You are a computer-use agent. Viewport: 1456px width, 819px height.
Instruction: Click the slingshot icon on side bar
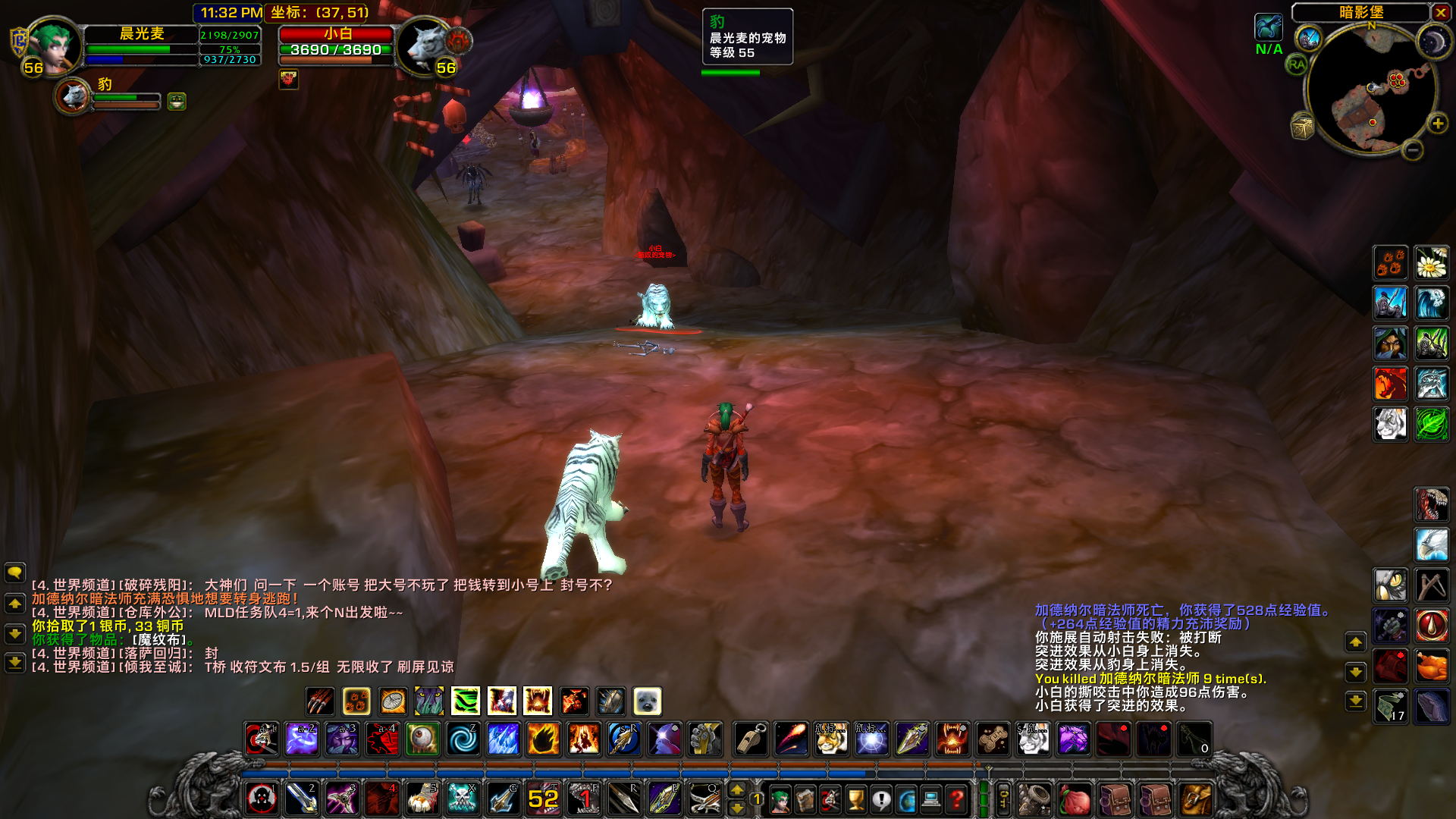pos(1432,585)
